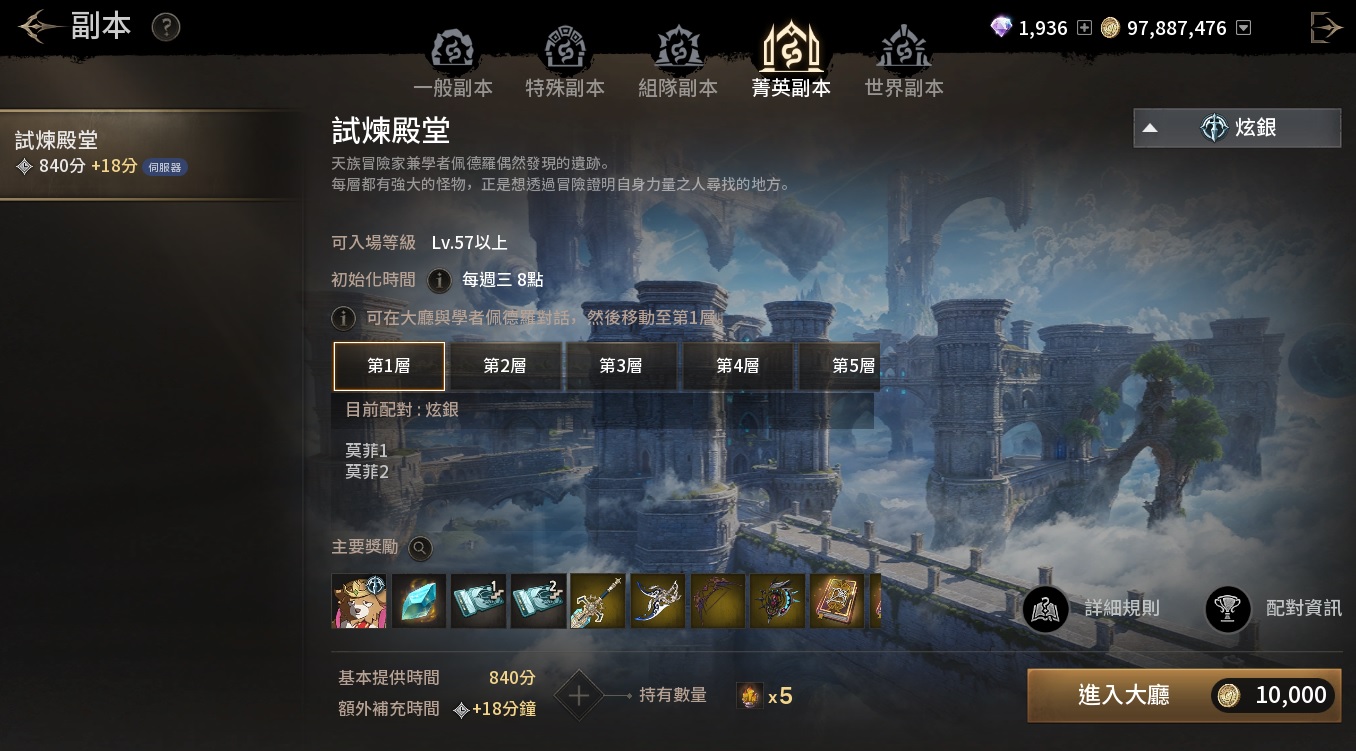Switch to the 世界副本 tab
Viewport: 1356px width, 751px height.
[904, 63]
